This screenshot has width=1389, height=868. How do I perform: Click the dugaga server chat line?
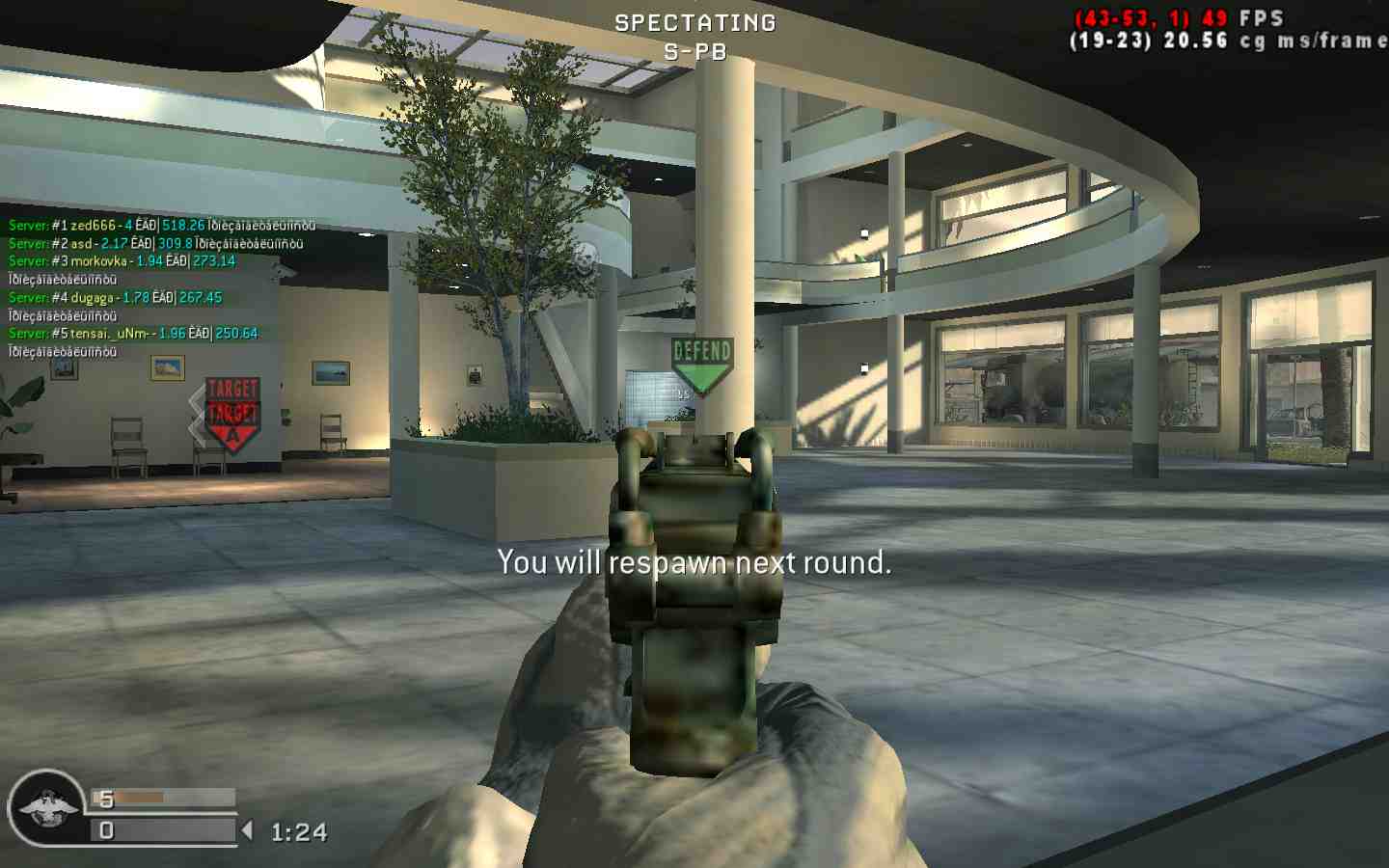(116, 298)
